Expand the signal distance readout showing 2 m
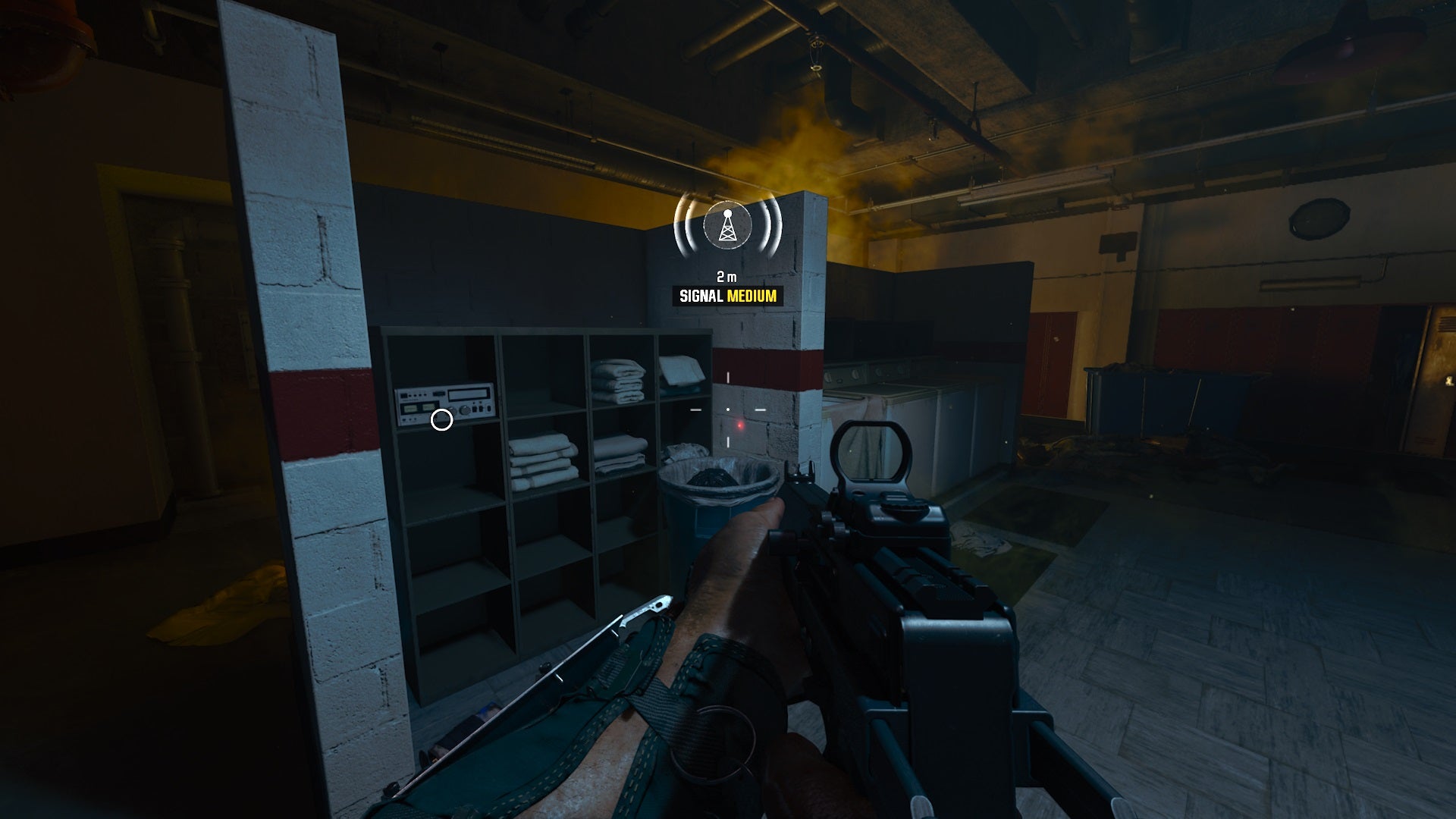 tap(726, 275)
